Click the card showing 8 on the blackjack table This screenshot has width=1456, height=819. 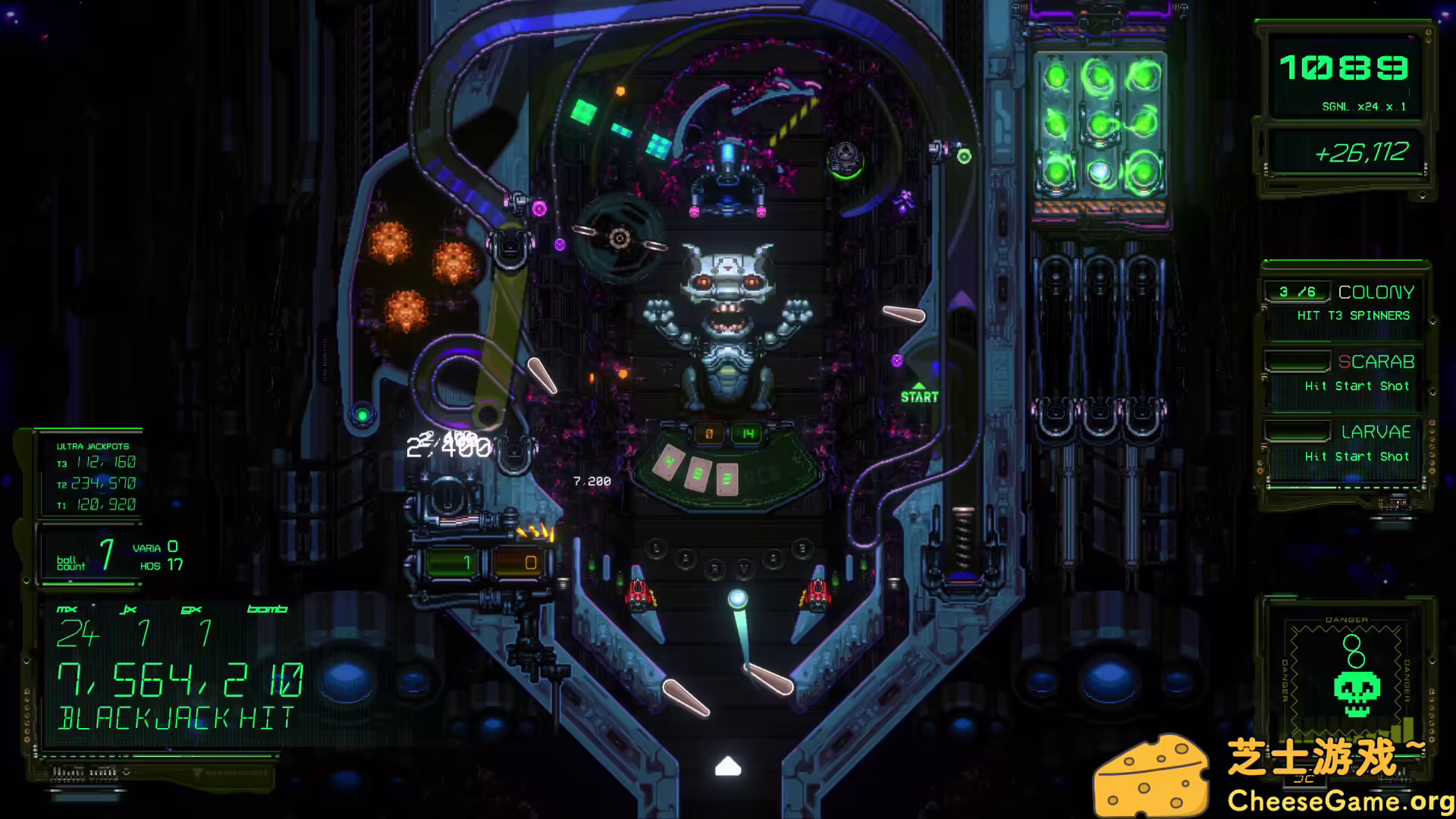[698, 473]
